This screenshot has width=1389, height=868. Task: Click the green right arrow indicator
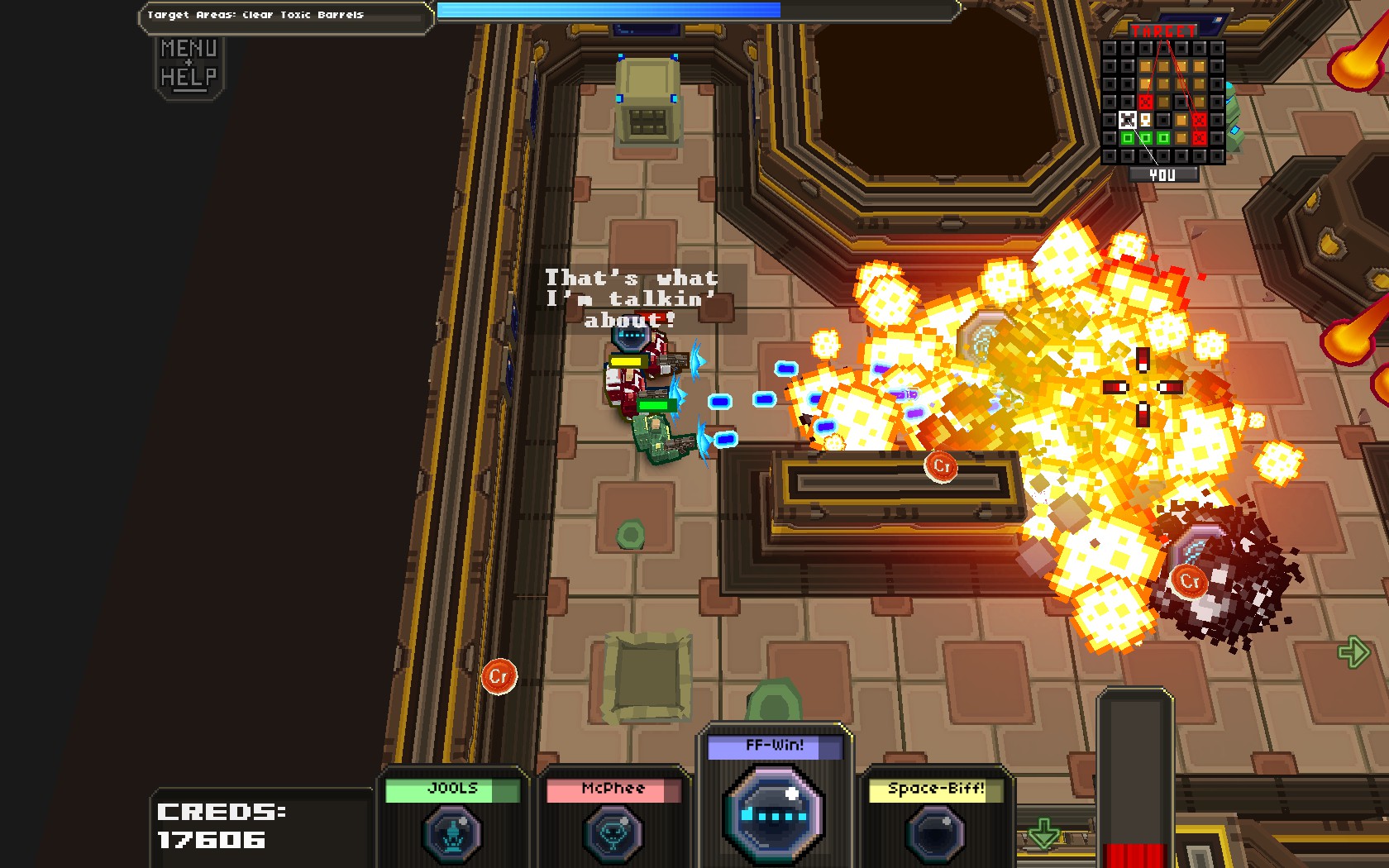(x=1353, y=652)
